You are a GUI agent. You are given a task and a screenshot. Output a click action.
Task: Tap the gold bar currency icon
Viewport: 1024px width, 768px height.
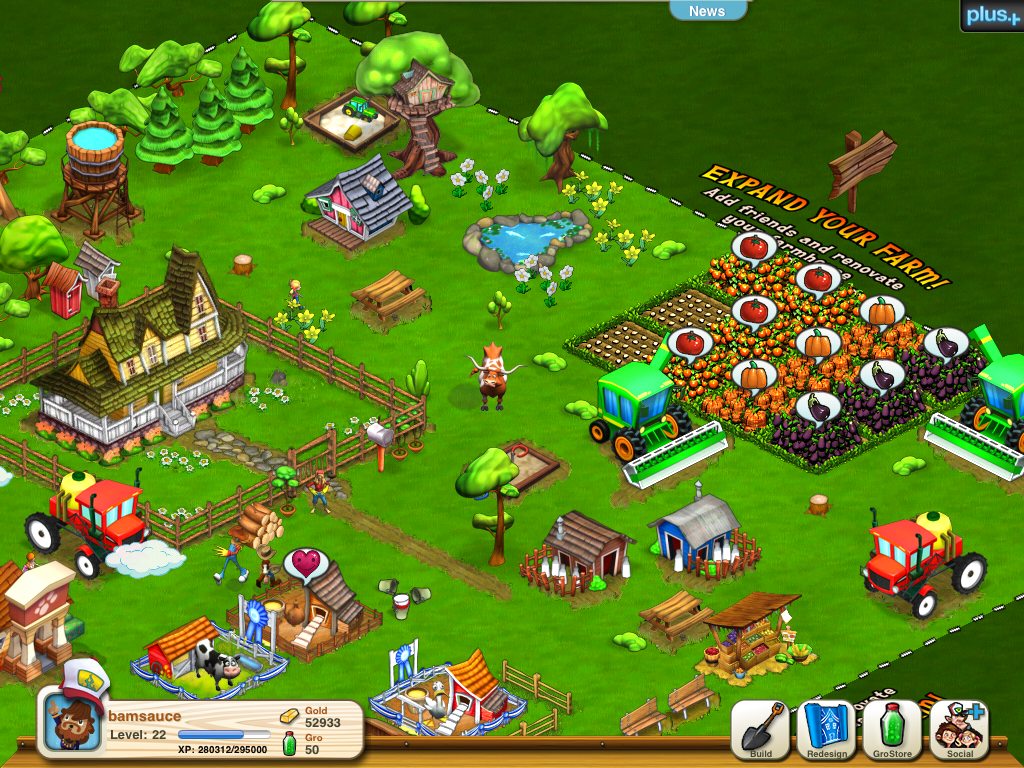(289, 716)
